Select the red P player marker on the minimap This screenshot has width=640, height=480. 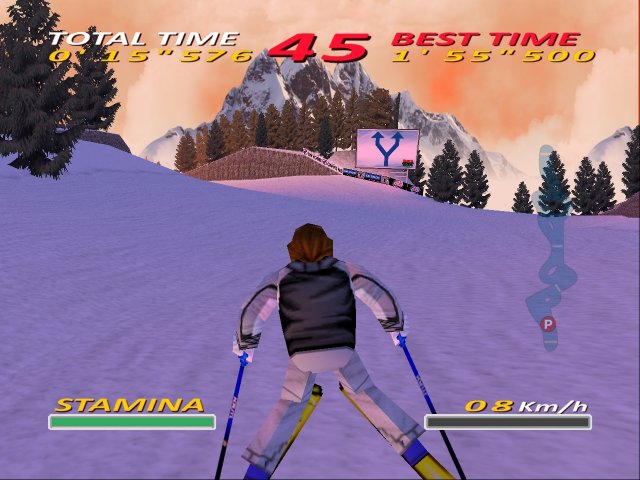(x=547, y=324)
